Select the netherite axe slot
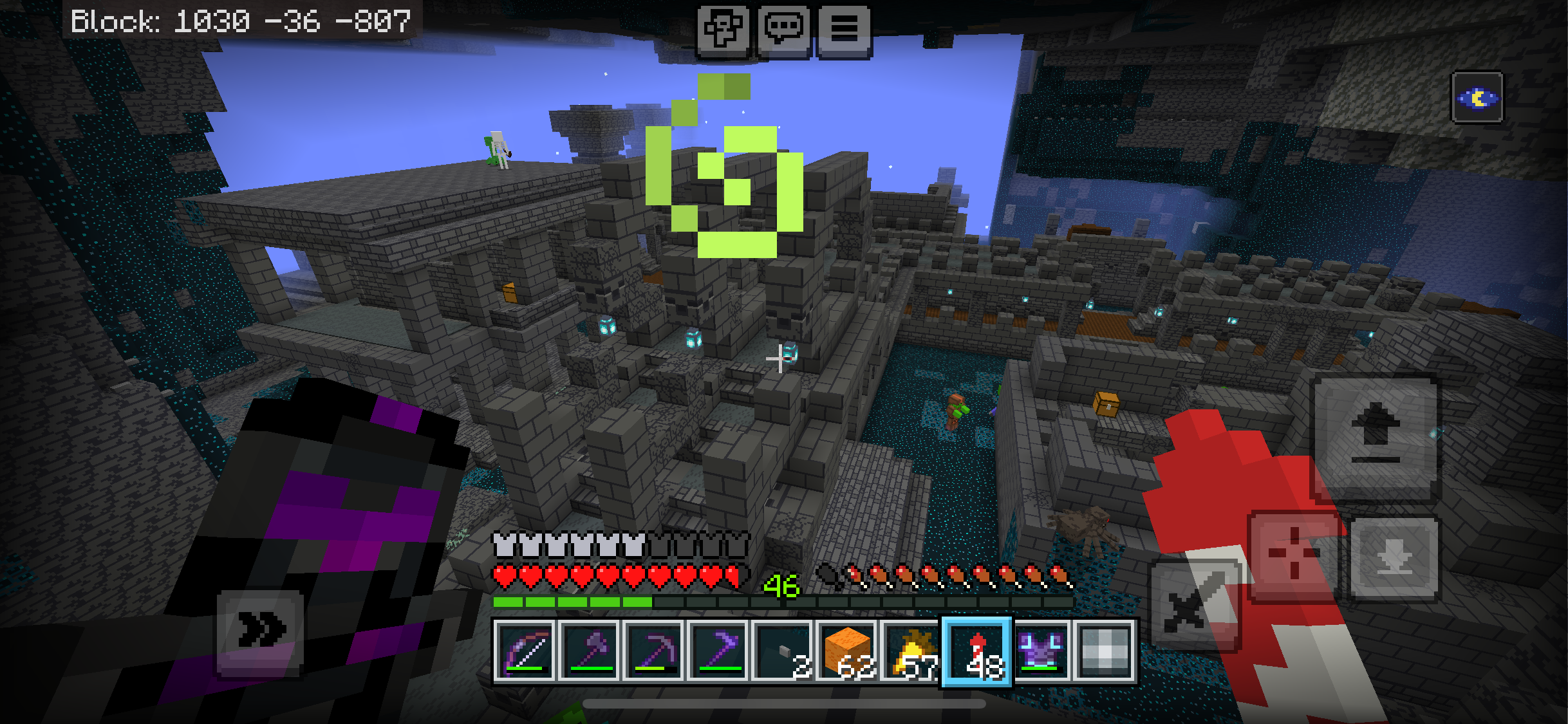 (590, 651)
